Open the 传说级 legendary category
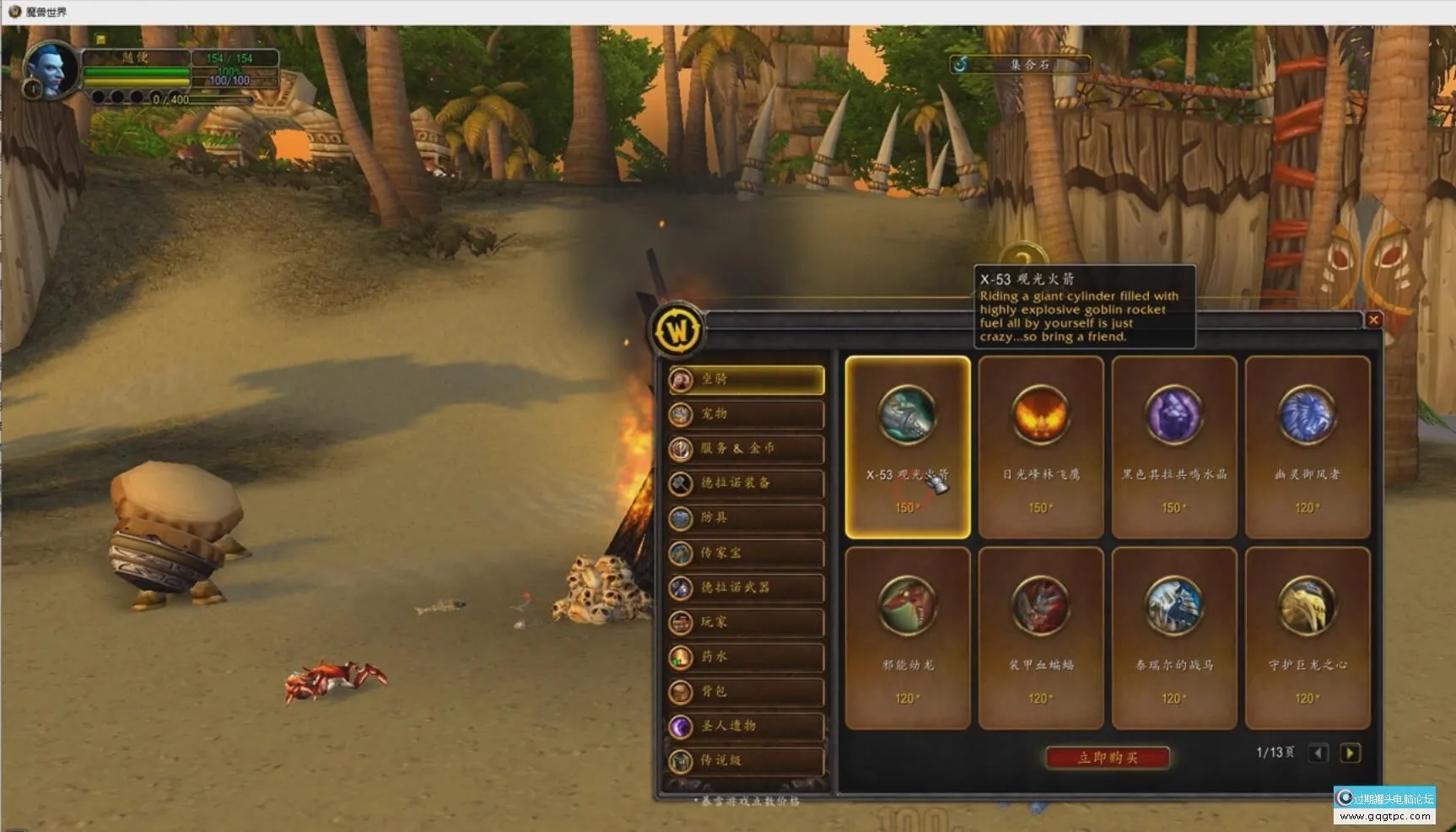This screenshot has width=1456, height=832. pos(746,760)
